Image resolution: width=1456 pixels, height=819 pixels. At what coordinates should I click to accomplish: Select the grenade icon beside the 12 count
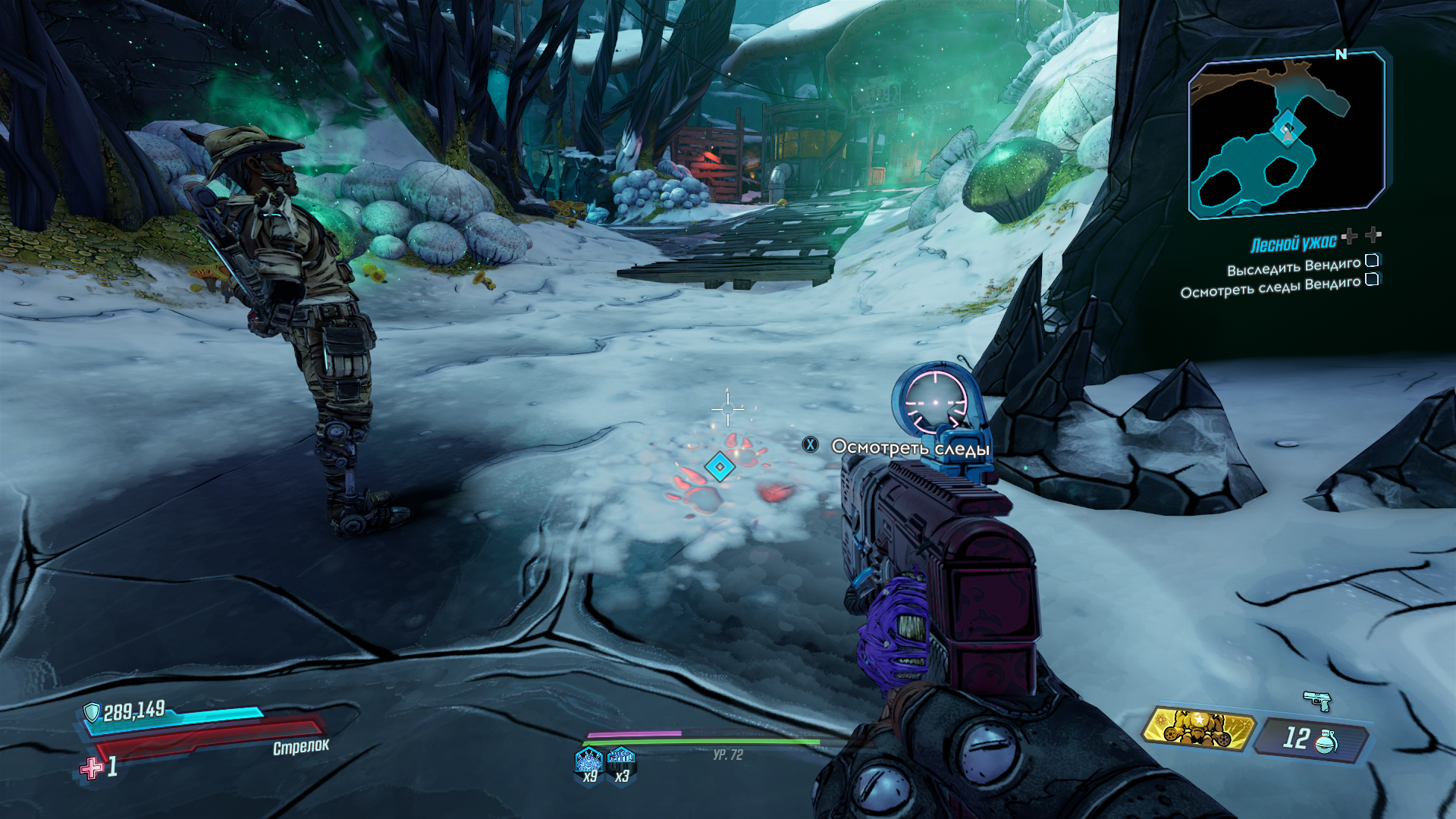click(x=1325, y=741)
